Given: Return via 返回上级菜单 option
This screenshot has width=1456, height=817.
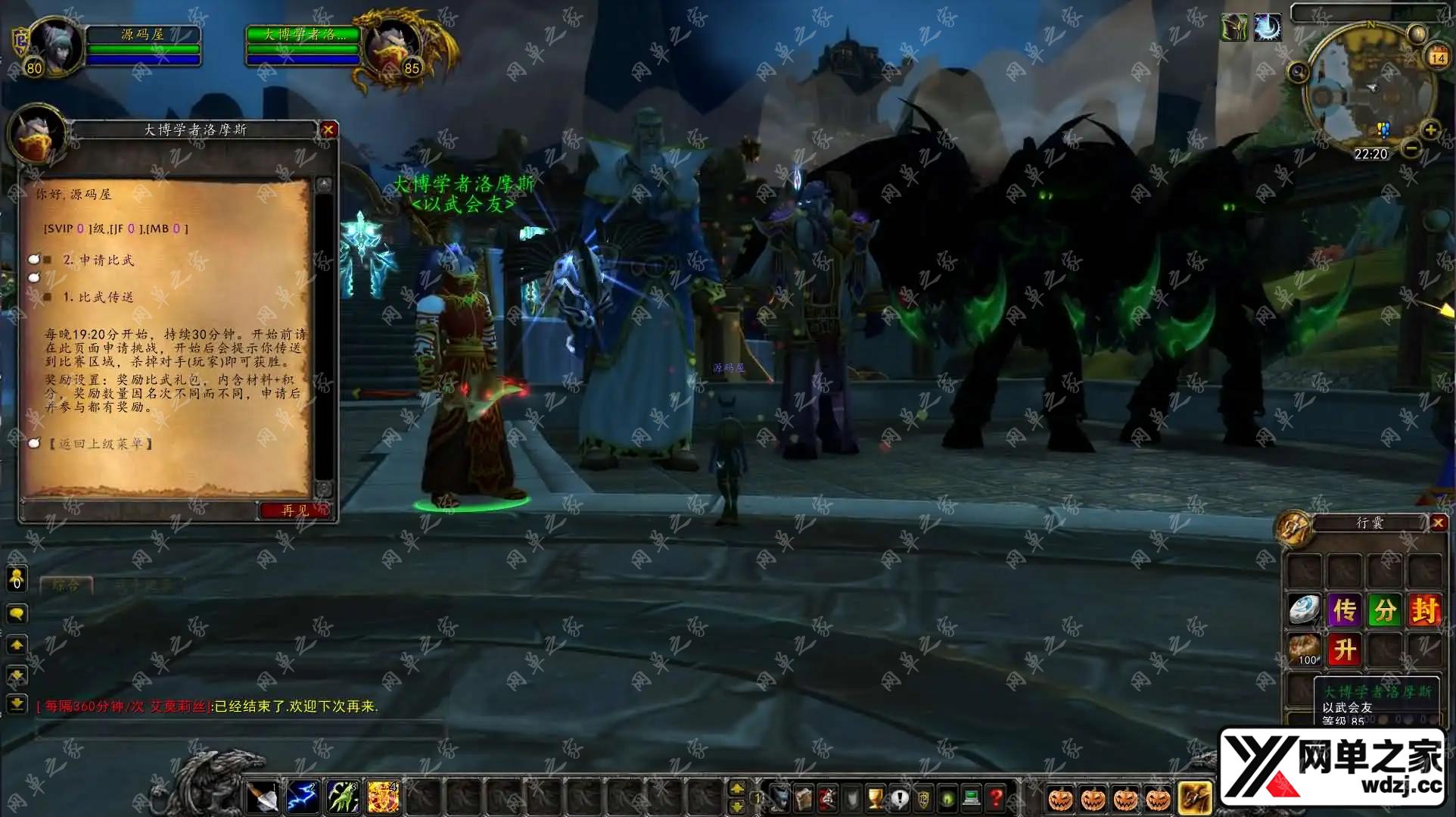Looking at the screenshot, I should 101,444.
